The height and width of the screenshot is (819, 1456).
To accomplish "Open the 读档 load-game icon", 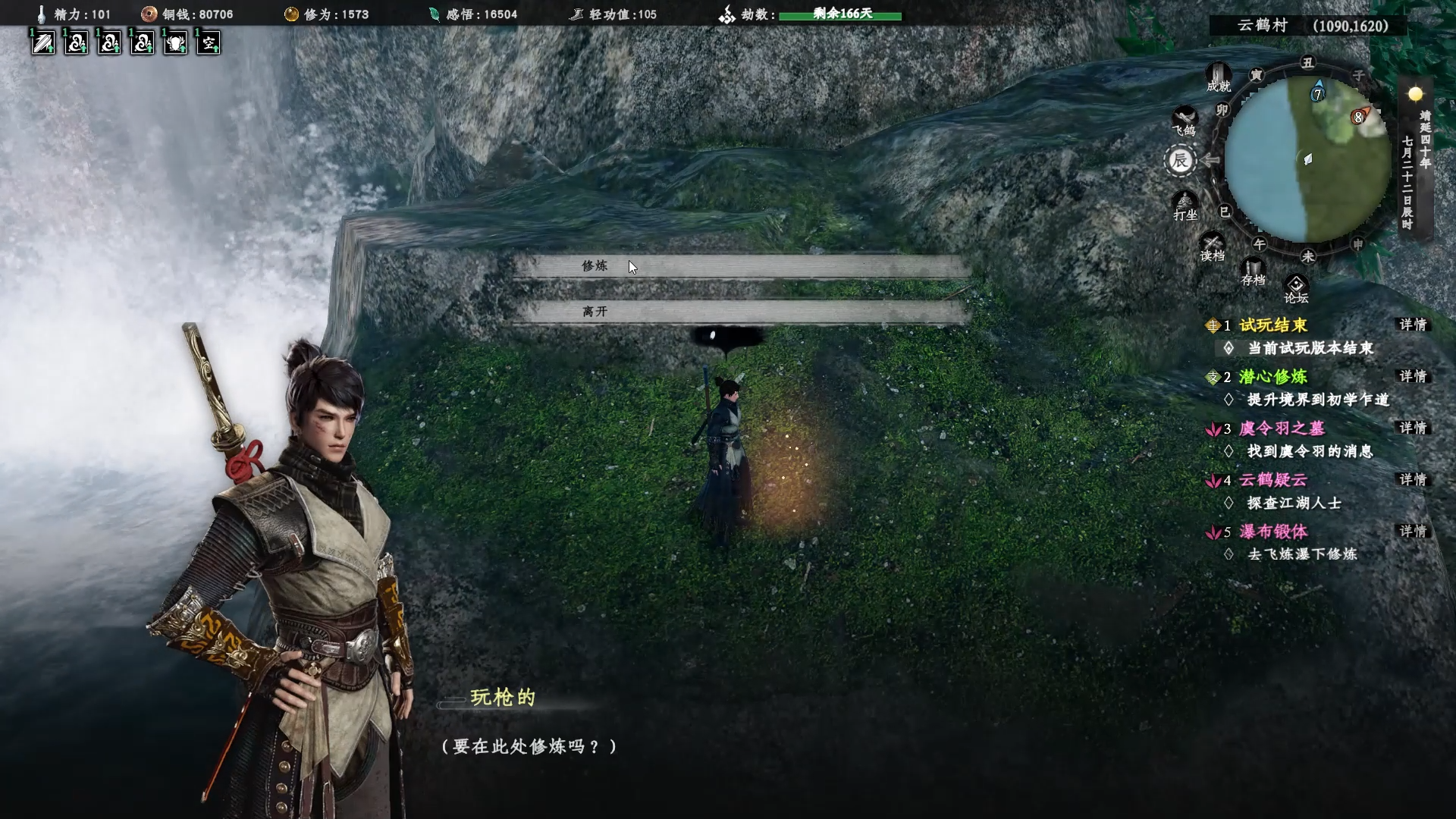I will (x=1212, y=247).
